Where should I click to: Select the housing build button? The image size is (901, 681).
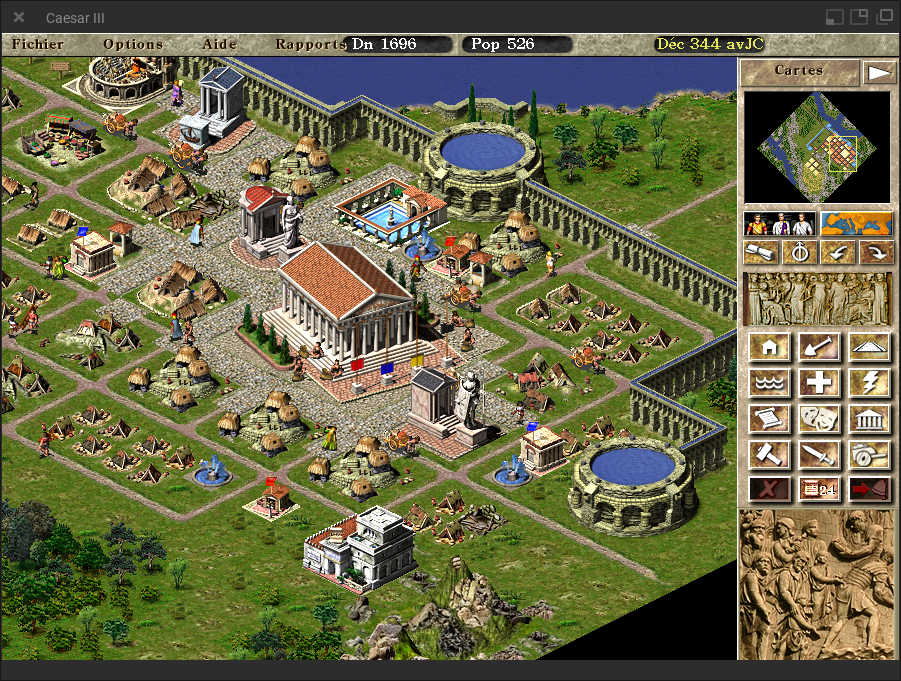(x=769, y=347)
